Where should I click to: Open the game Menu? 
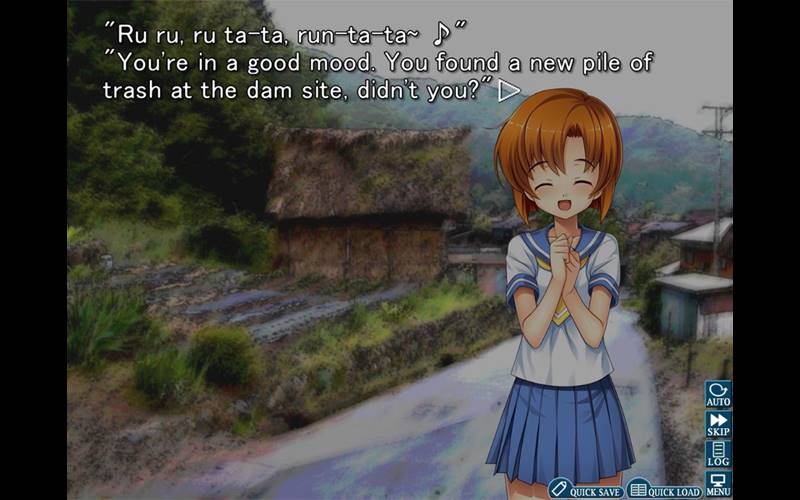718,483
